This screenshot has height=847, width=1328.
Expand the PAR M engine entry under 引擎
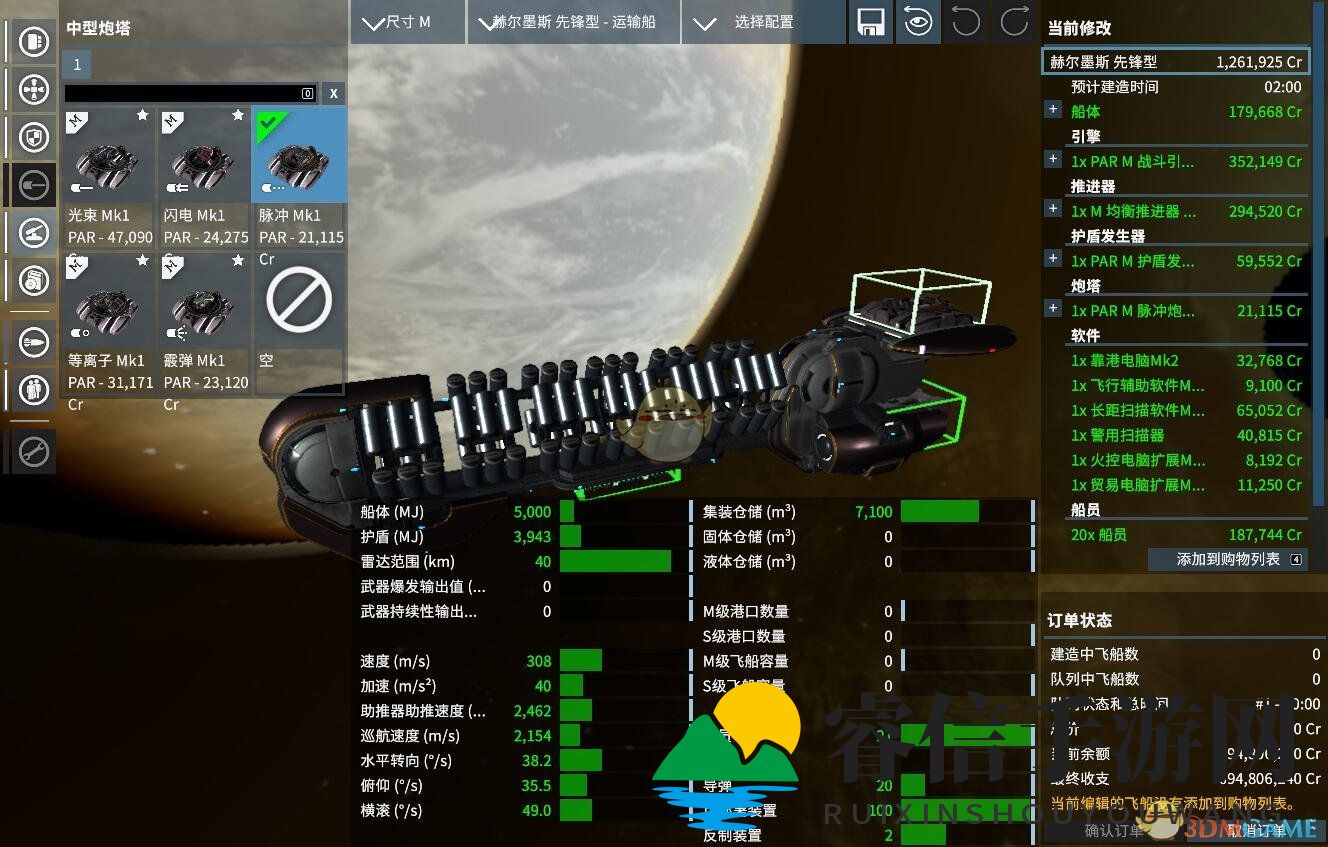coord(1053,159)
